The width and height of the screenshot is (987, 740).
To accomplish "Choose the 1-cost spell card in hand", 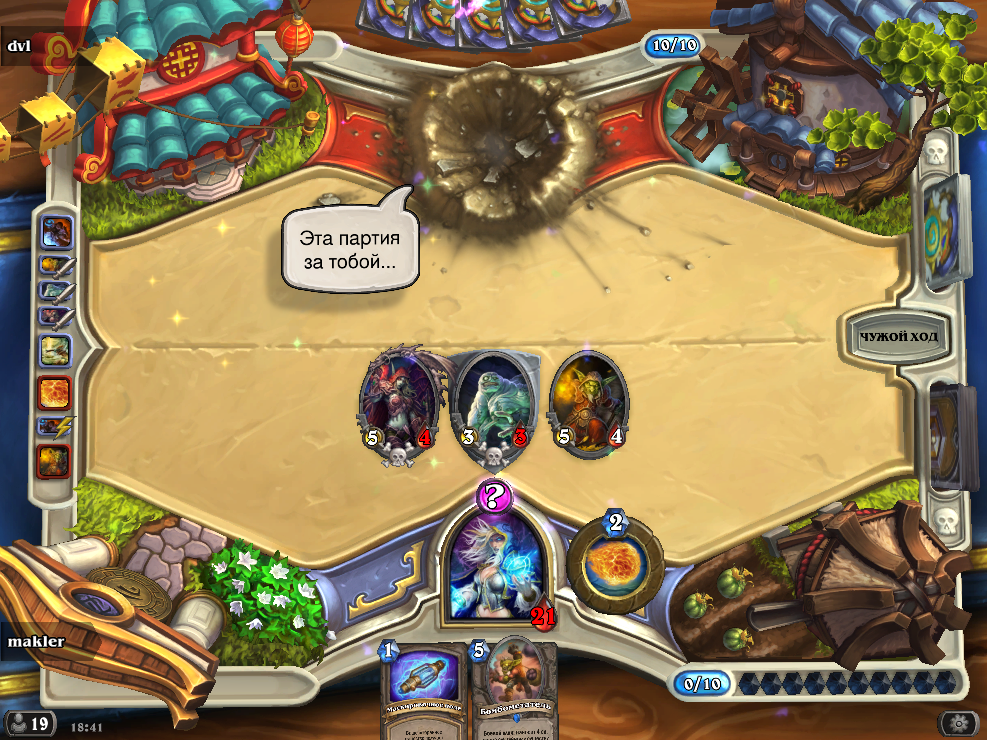I will (423, 690).
